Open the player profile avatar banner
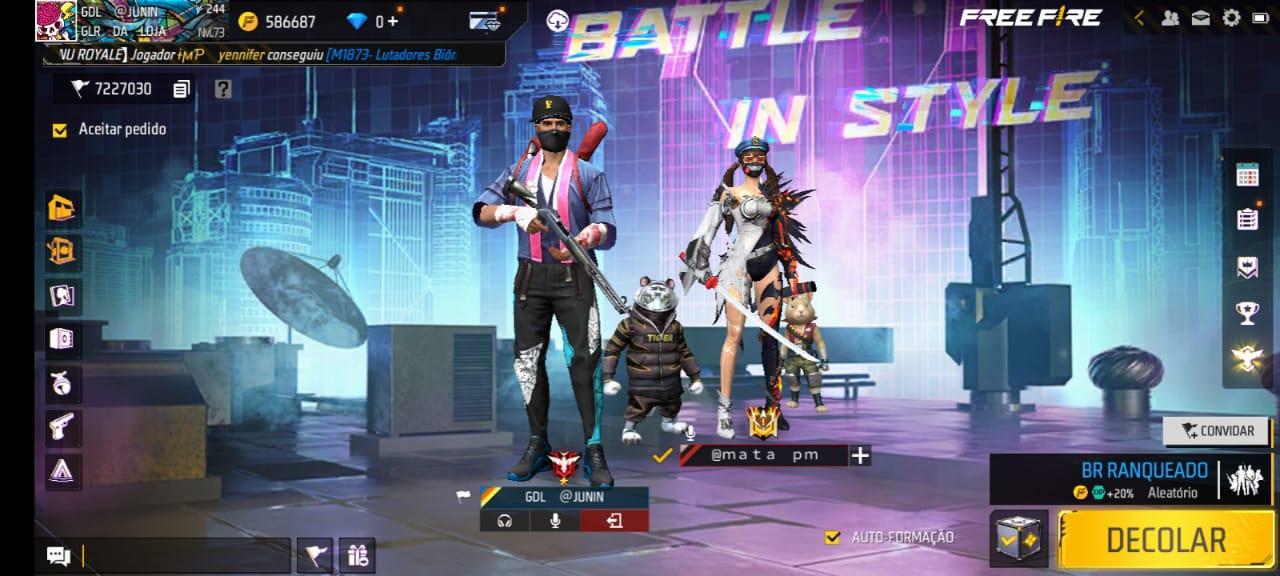Viewport: 1280px width, 576px height. 130,21
